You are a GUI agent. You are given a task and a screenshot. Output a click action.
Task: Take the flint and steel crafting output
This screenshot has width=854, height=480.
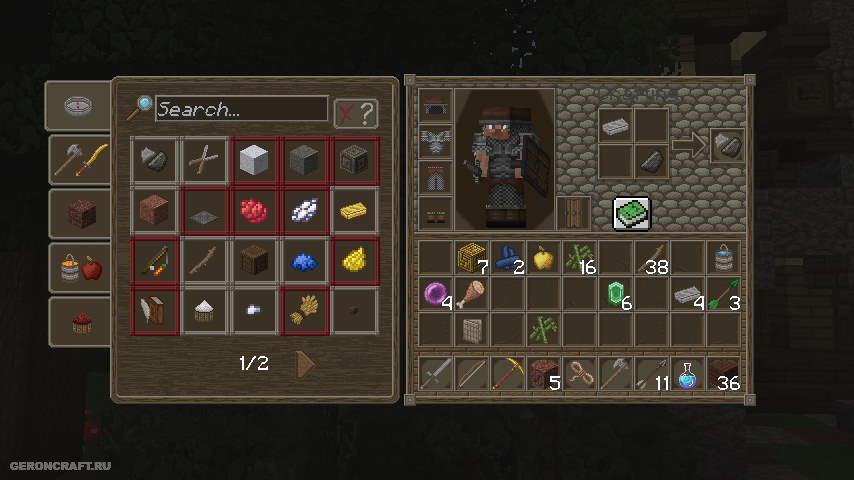[727, 145]
